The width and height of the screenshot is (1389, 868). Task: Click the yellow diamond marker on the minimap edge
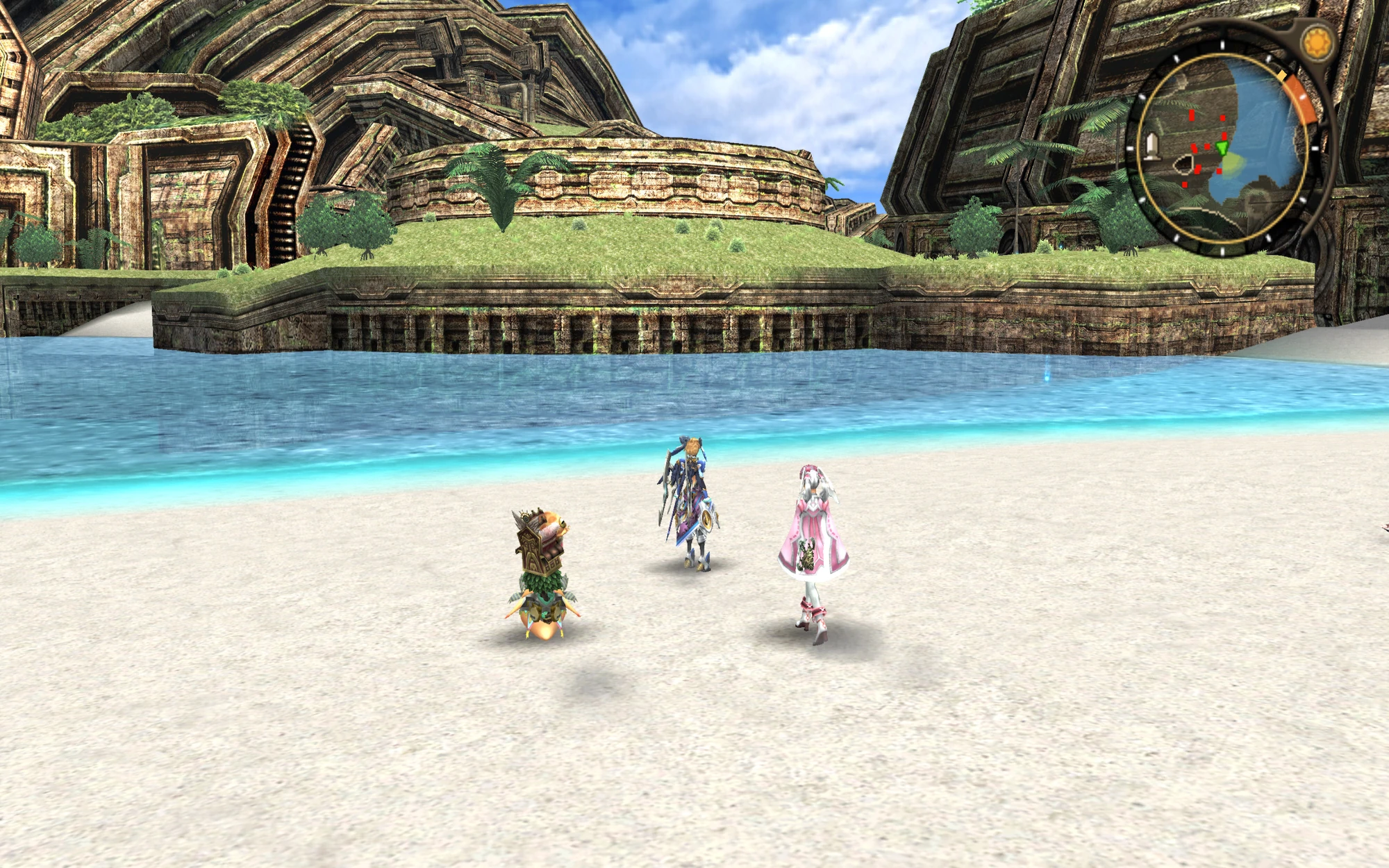[x=1282, y=74]
